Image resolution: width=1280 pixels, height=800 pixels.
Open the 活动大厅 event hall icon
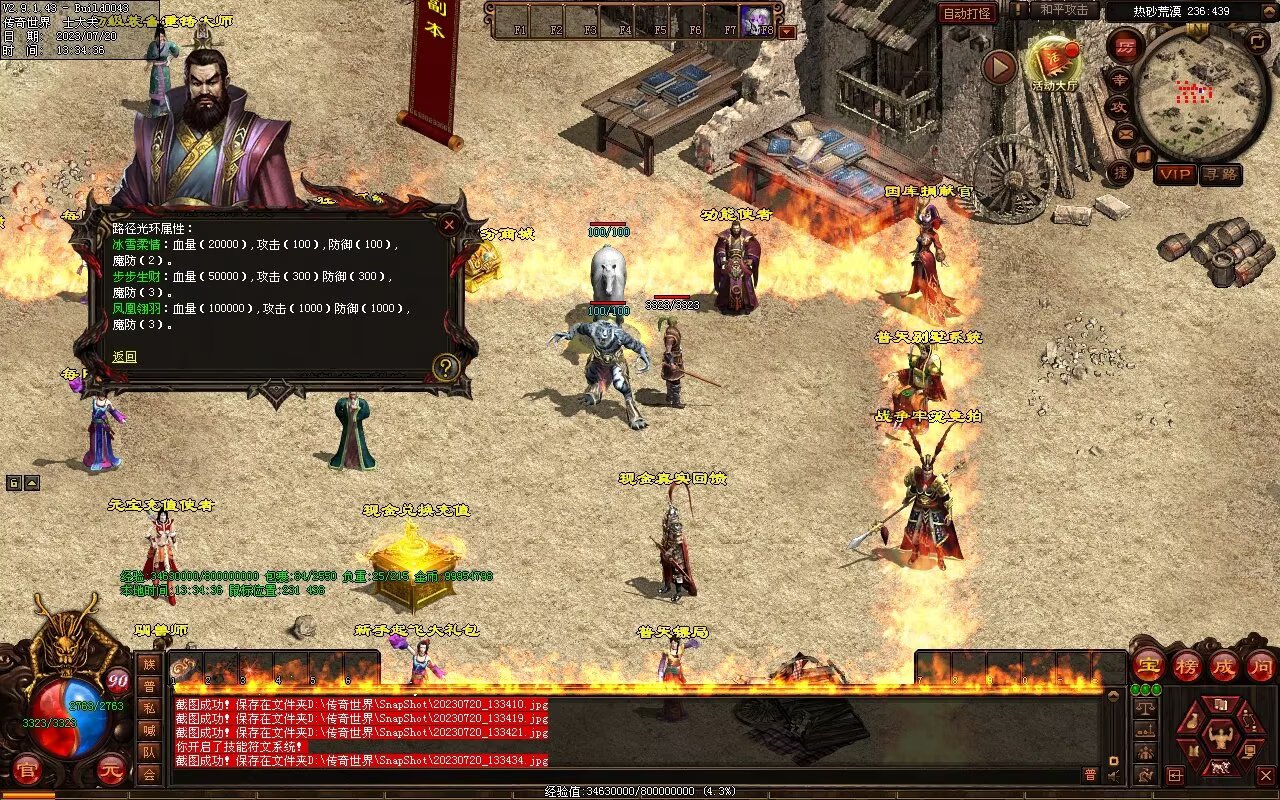tap(1054, 62)
